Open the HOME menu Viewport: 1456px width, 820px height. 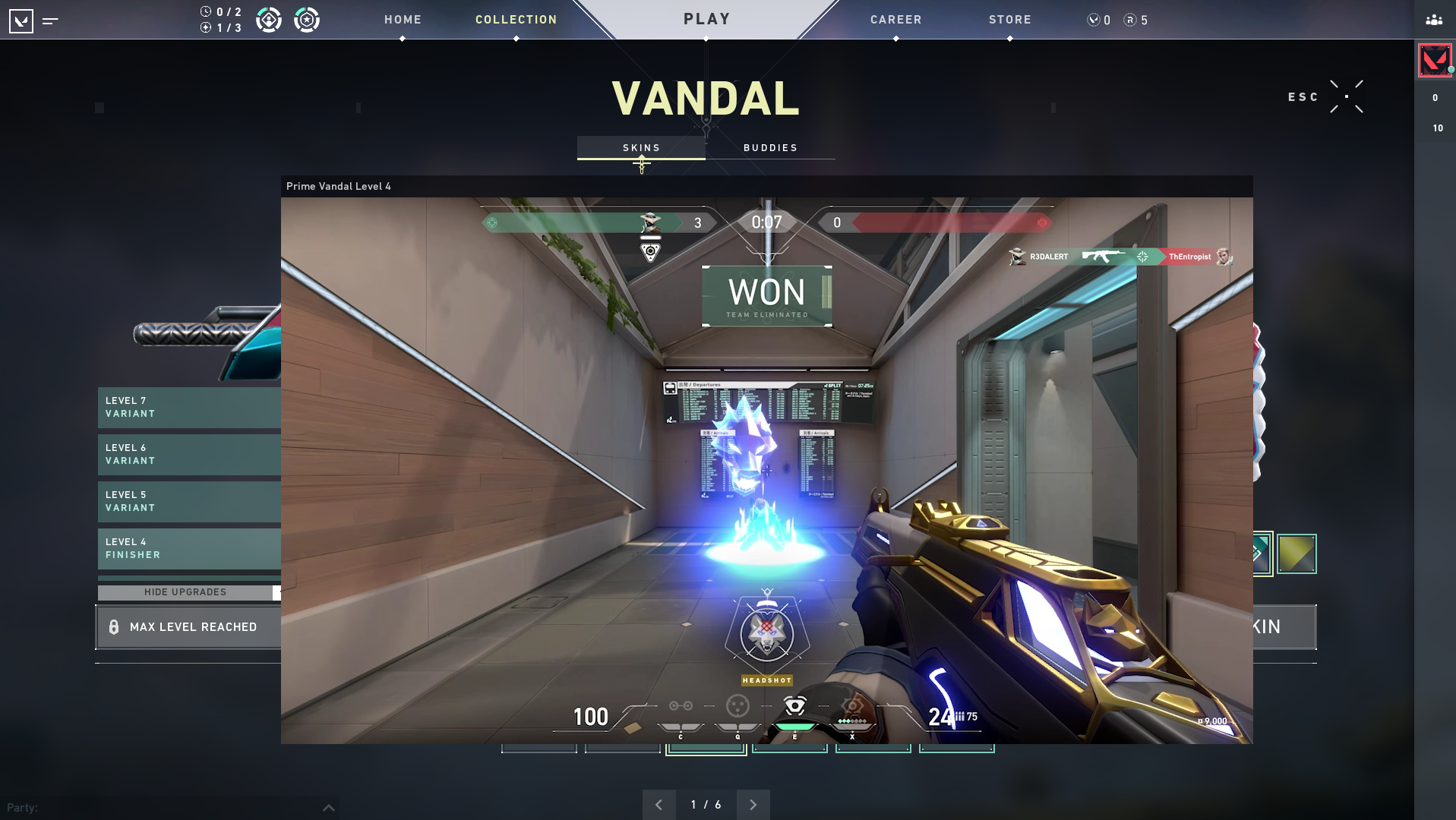coord(403,20)
